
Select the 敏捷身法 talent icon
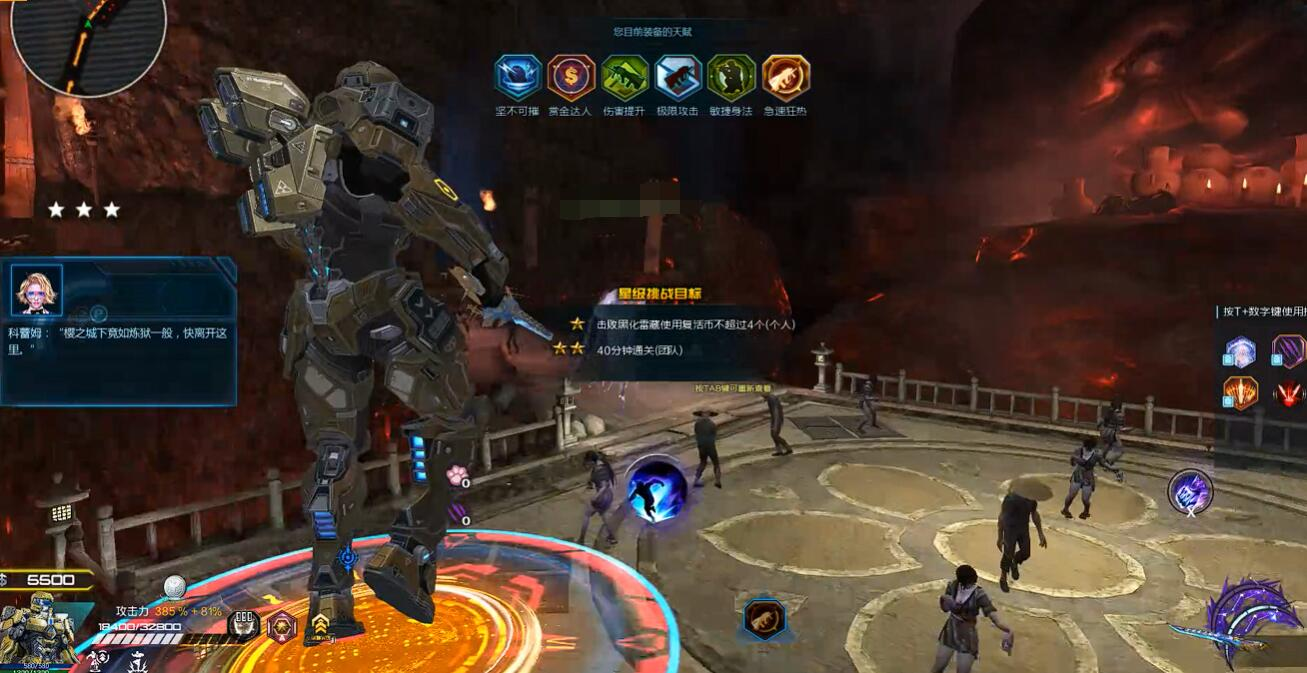731,77
